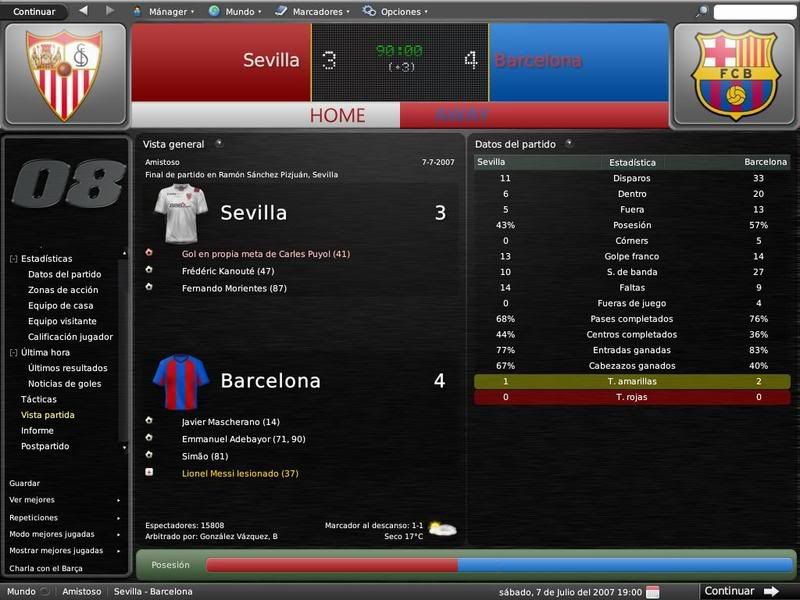800x600 pixels.
Task: Open Zonas de acción
Action: coord(63,290)
